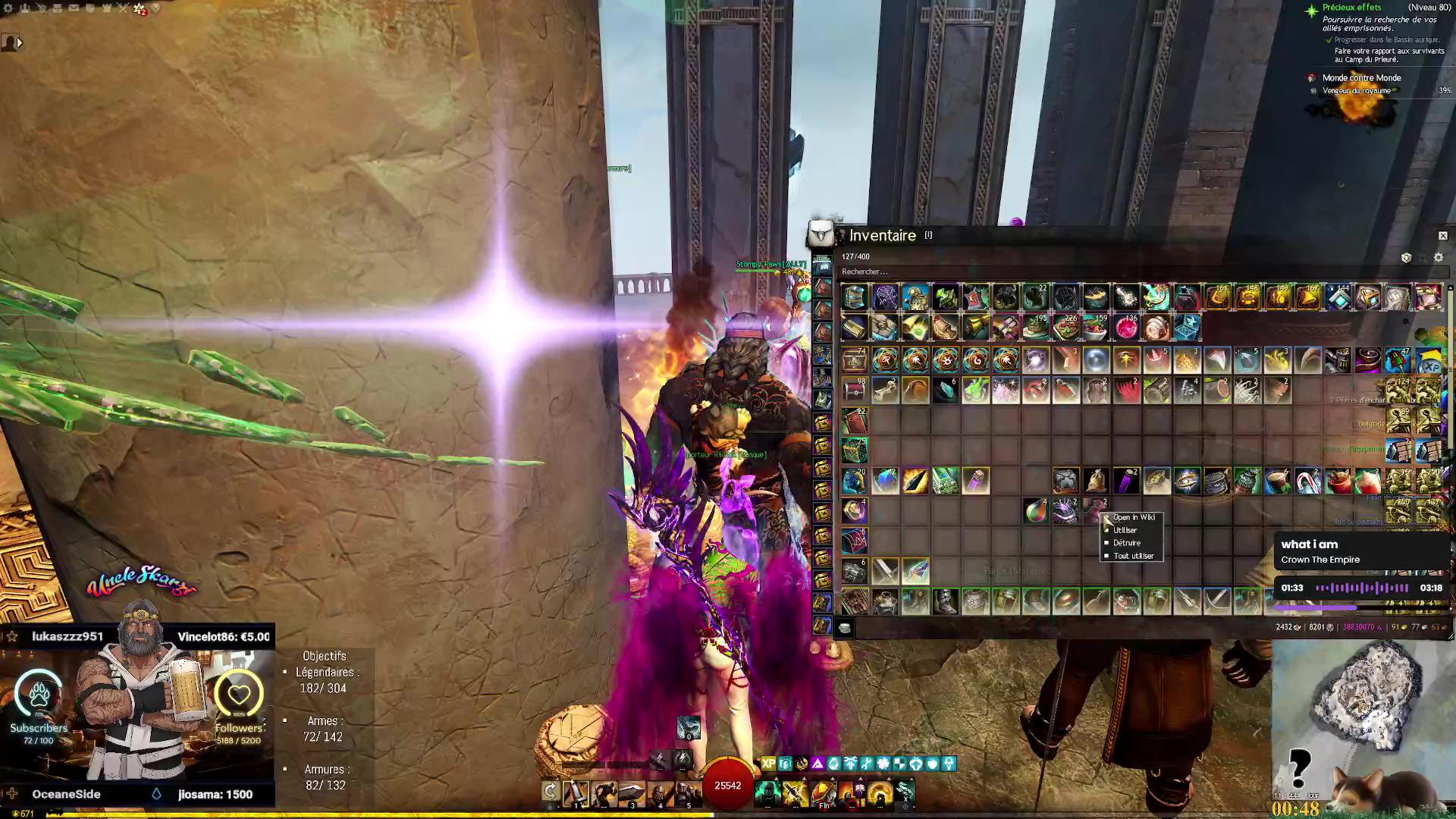The width and height of the screenshot is (1456, 819).
Task: Select 'Utiliser' in the item context menu
Action: (x=1125, y=530)
